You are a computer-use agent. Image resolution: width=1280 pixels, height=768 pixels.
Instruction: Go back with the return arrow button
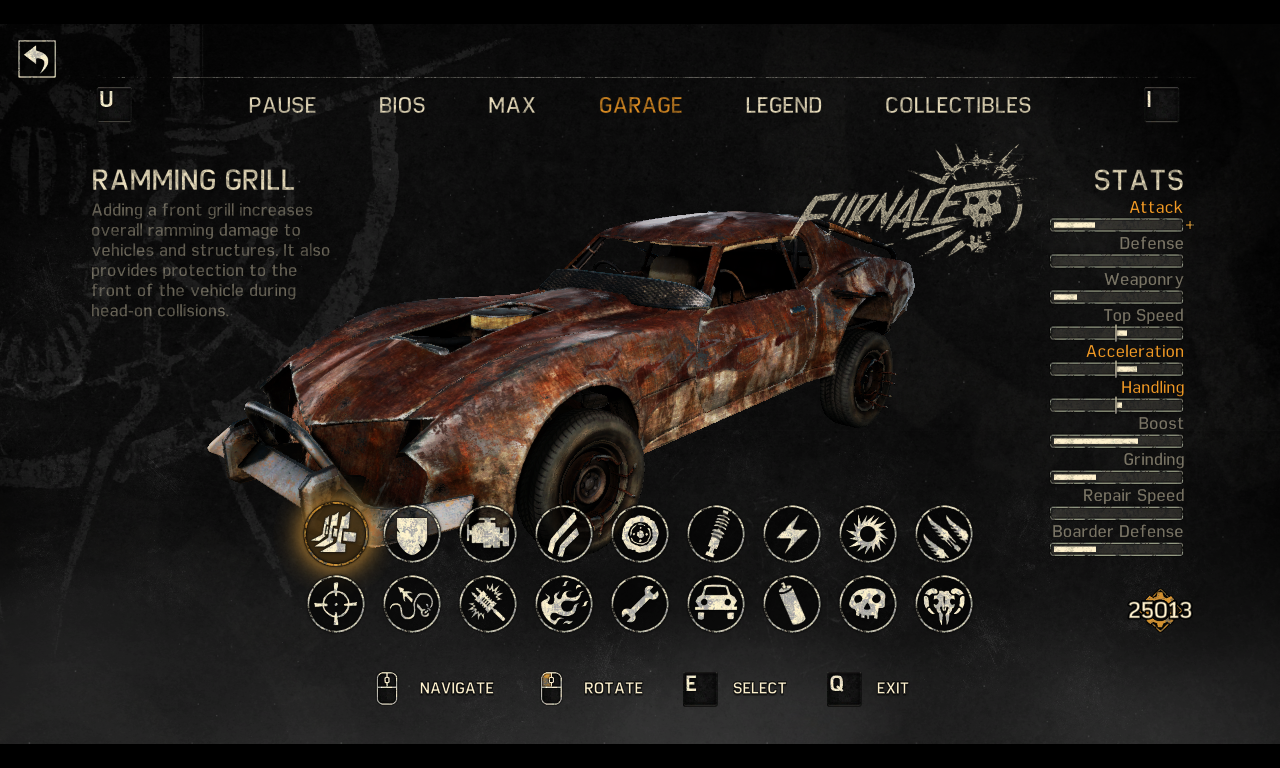(x=37, y=59)
